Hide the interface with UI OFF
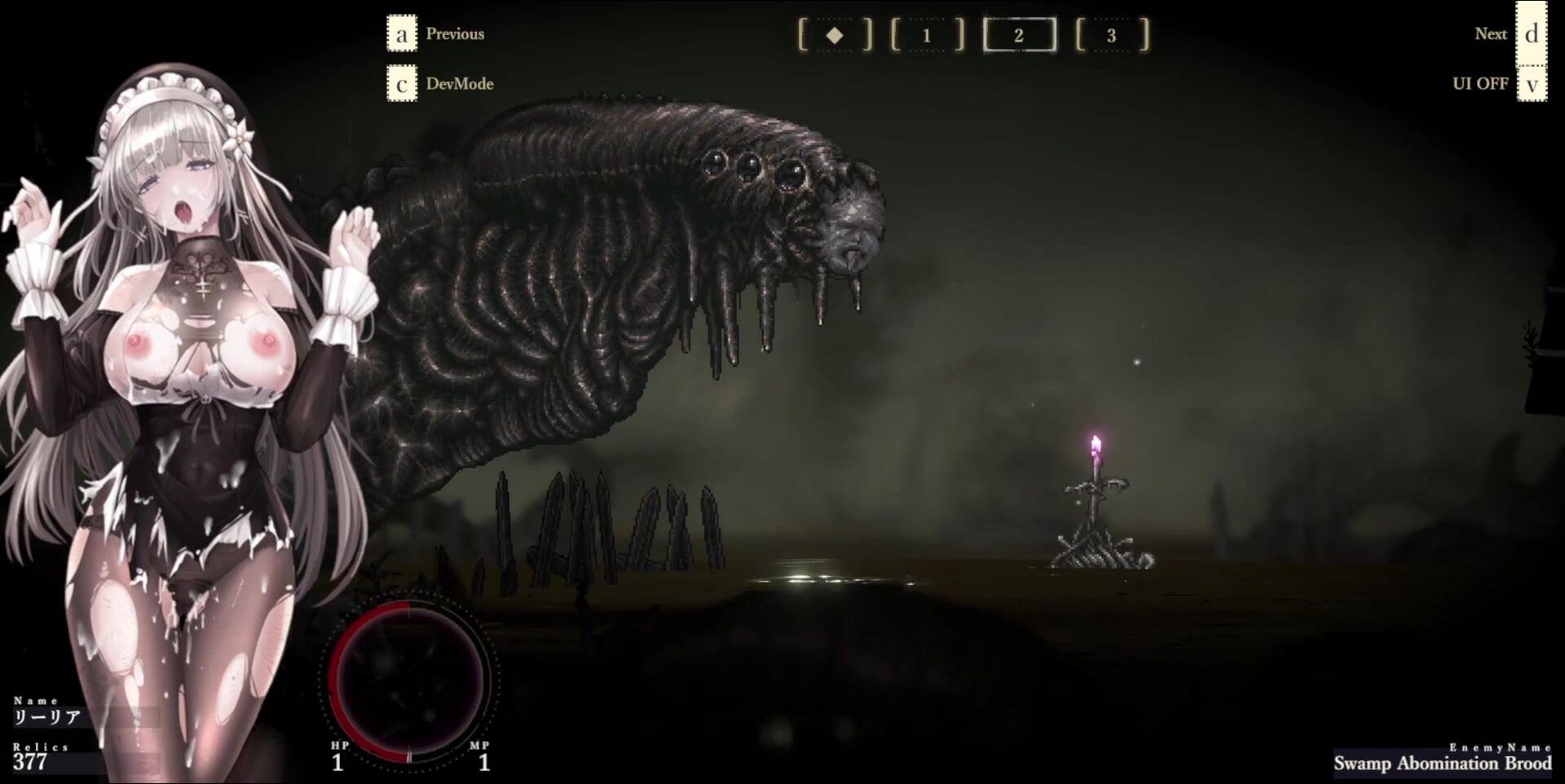1565x784 pixels. (1531, 84)
